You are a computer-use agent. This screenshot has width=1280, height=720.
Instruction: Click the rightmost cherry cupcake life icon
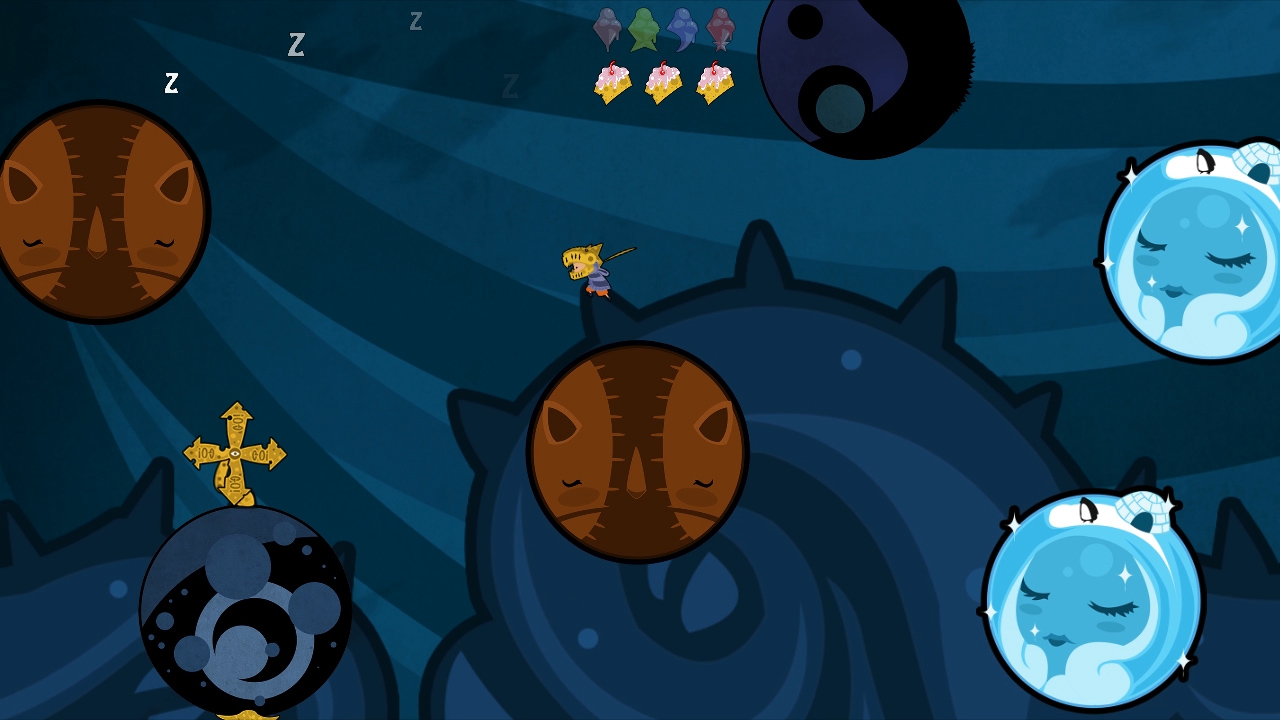(x=713, y=85)
